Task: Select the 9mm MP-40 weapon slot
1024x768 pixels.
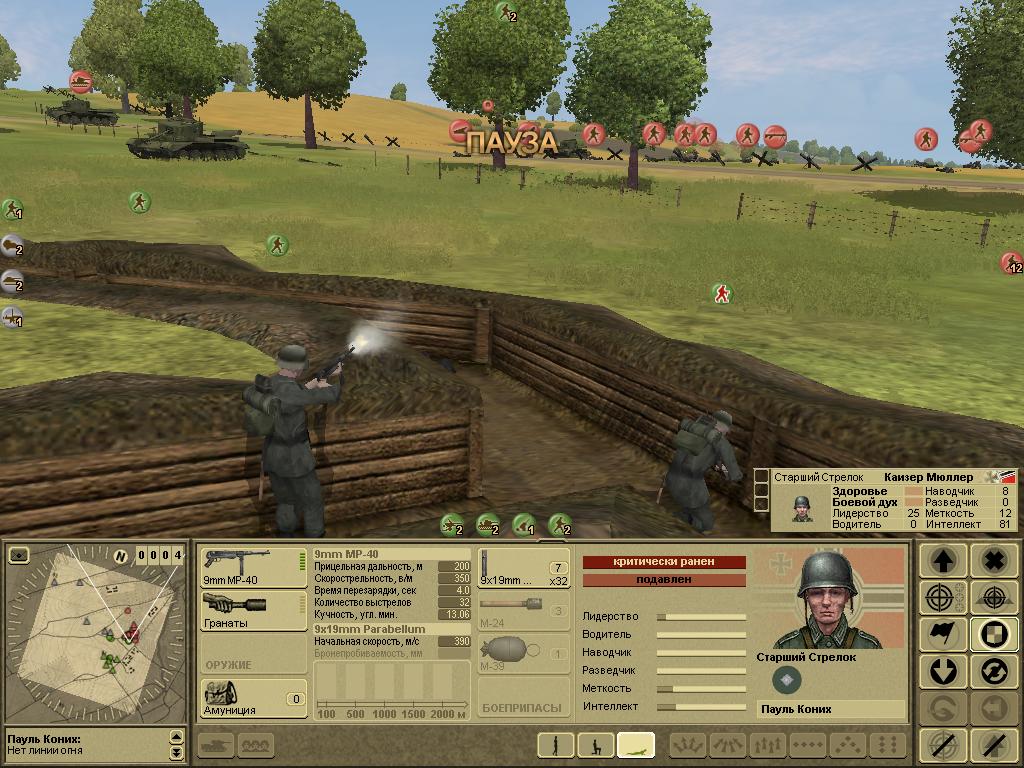Action: pos(253,567)
